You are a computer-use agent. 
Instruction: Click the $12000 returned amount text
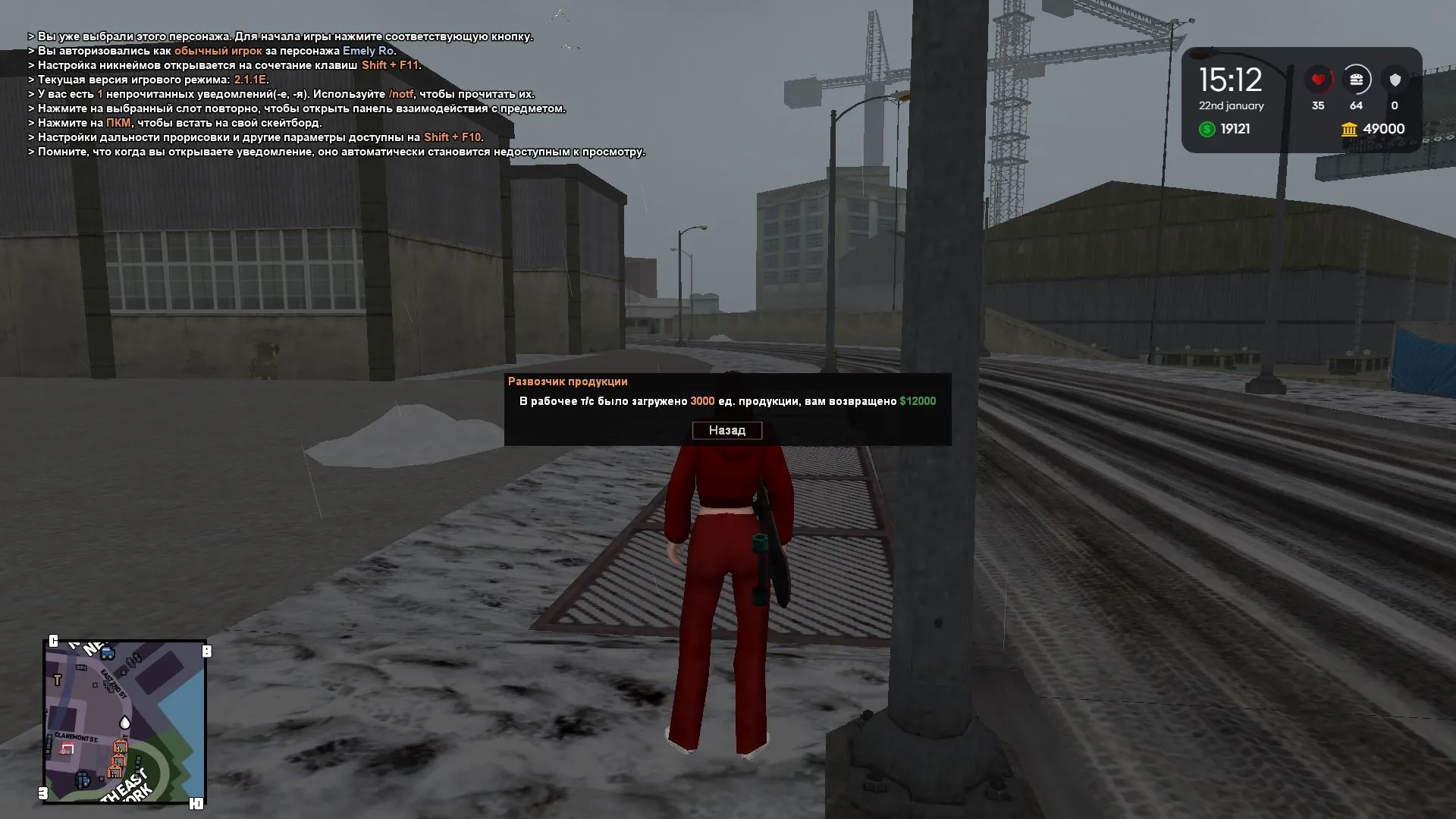coord(918,400)
